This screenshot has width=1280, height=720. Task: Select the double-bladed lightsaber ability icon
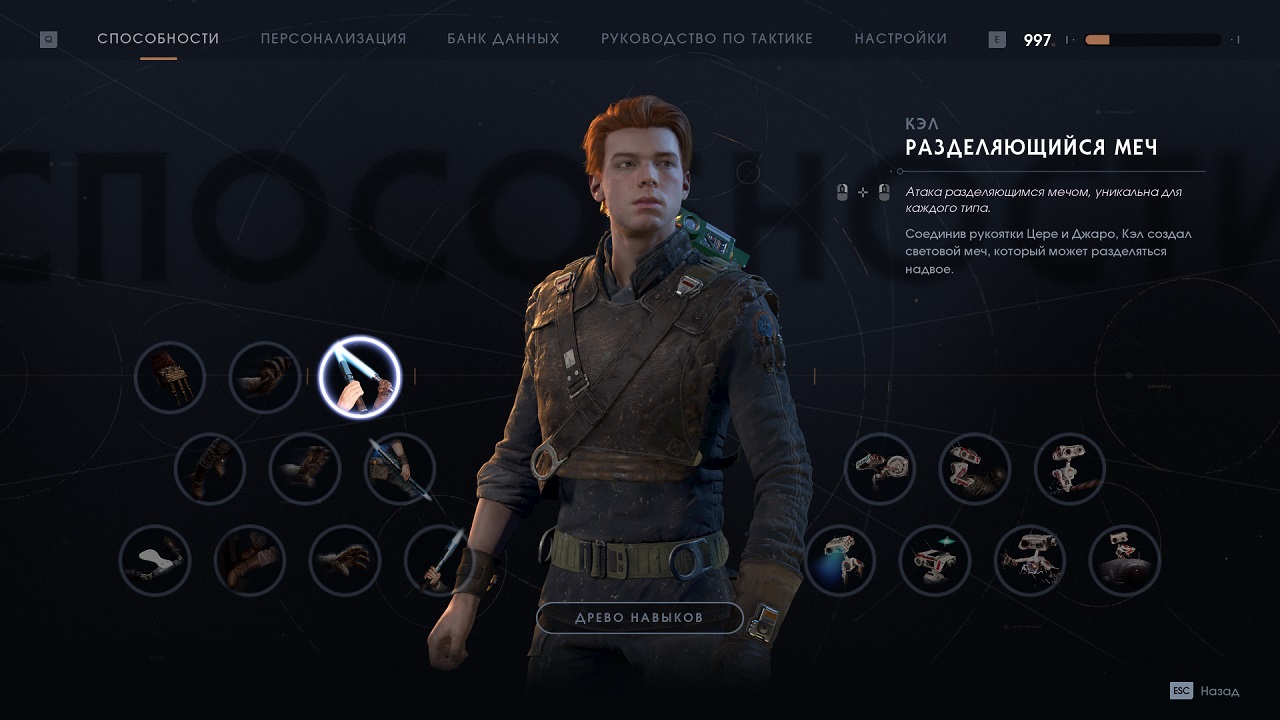pos(400,468)
